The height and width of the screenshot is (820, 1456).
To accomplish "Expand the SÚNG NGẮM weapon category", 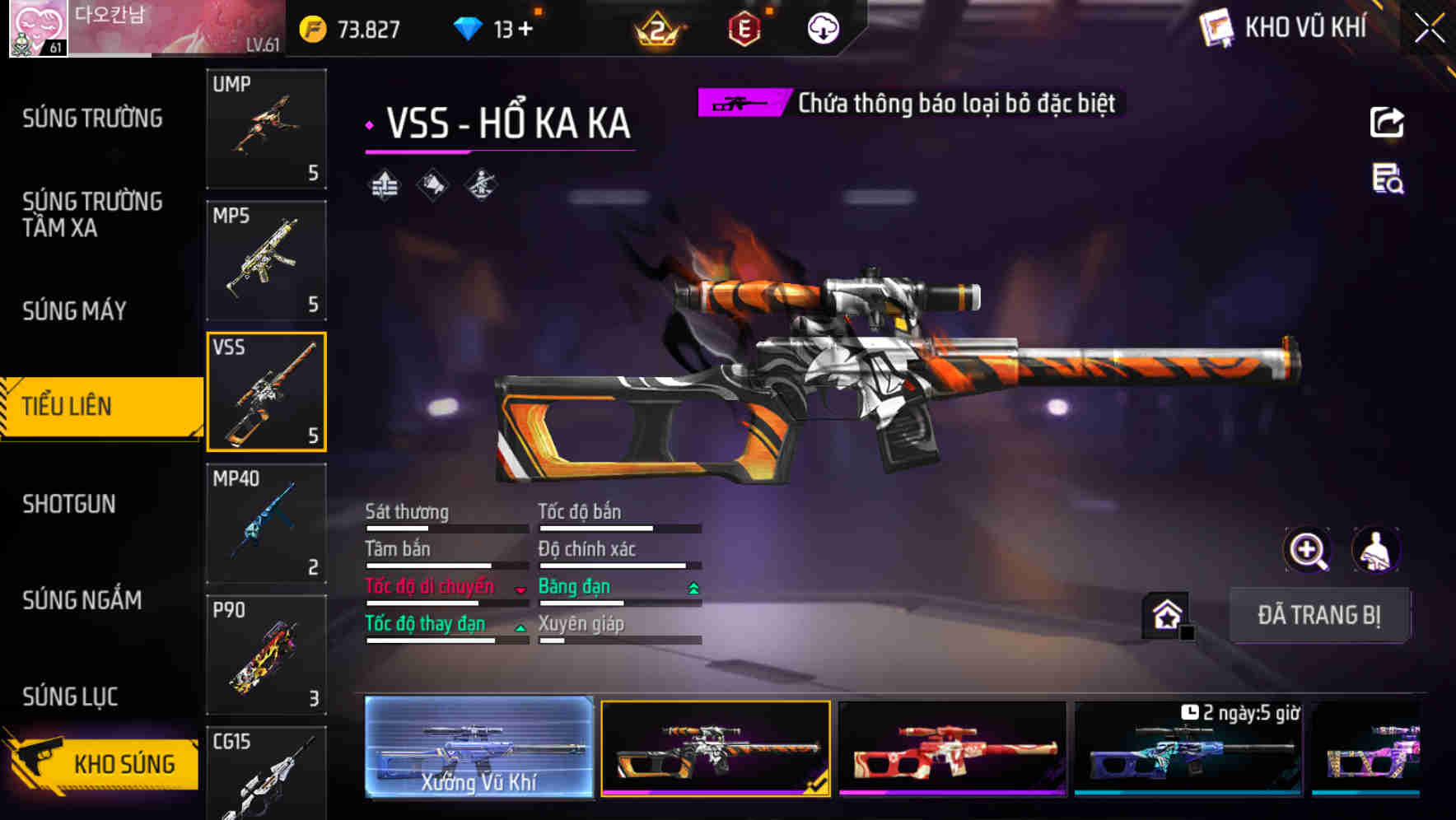I will (82, 601).
